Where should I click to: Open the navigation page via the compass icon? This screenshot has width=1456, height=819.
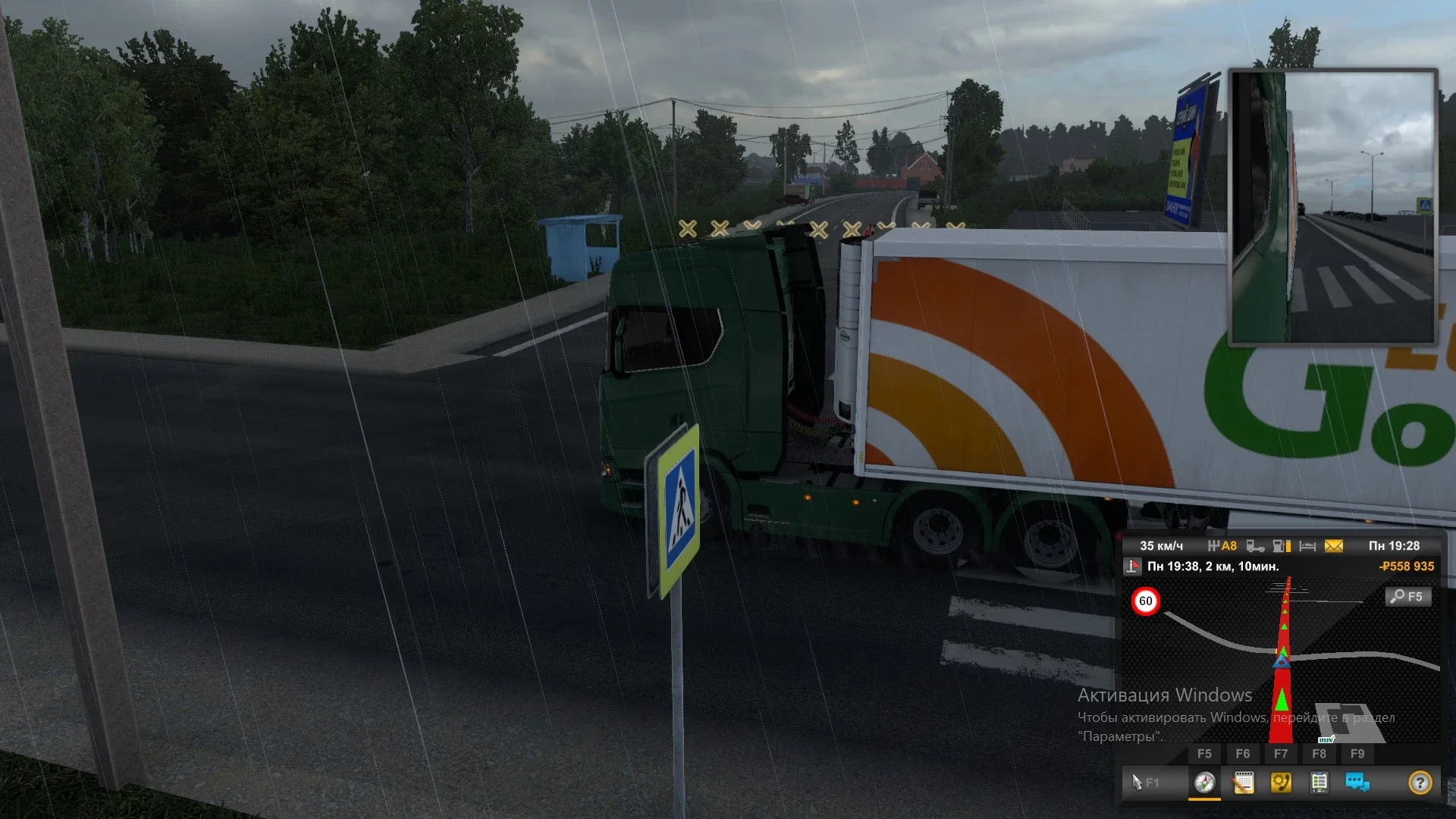pyautogui.click(x=1204, y=783)
